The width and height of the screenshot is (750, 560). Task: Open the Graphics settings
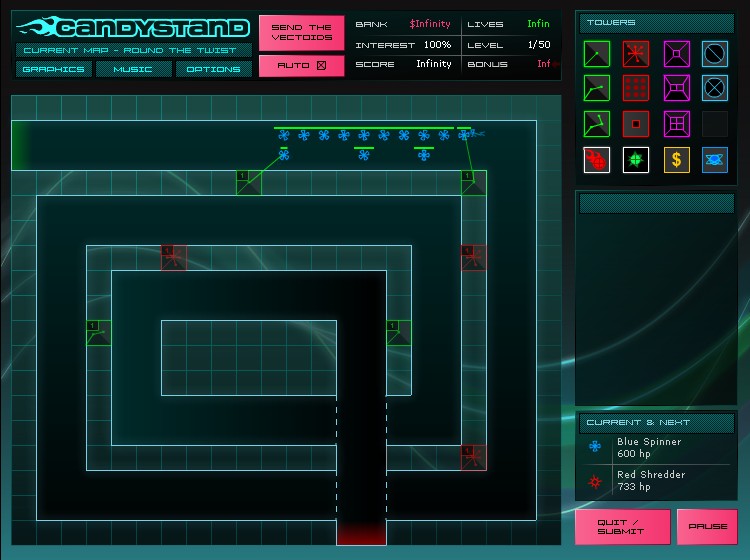54,69
